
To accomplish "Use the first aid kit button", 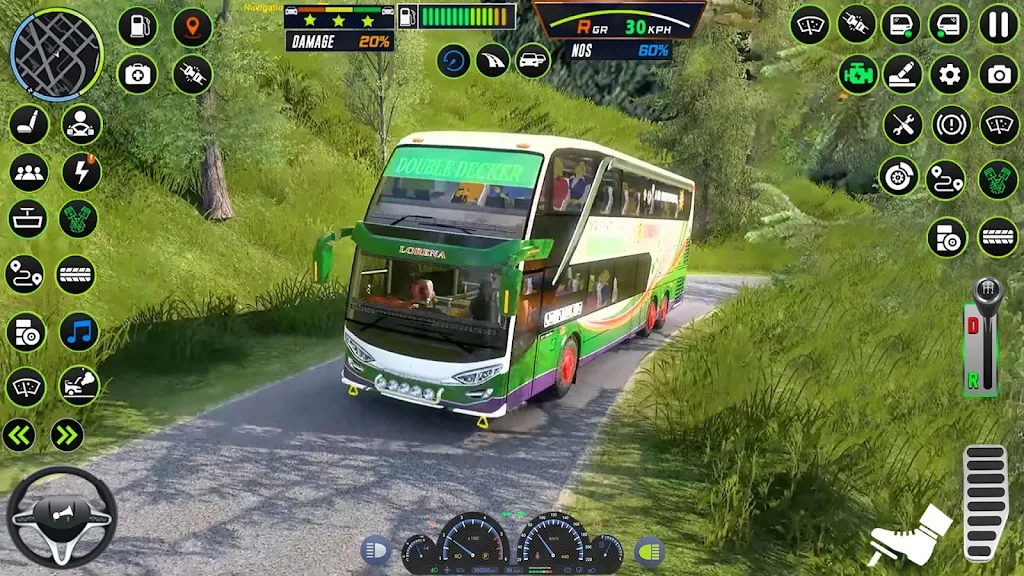I will pos(137,74).
